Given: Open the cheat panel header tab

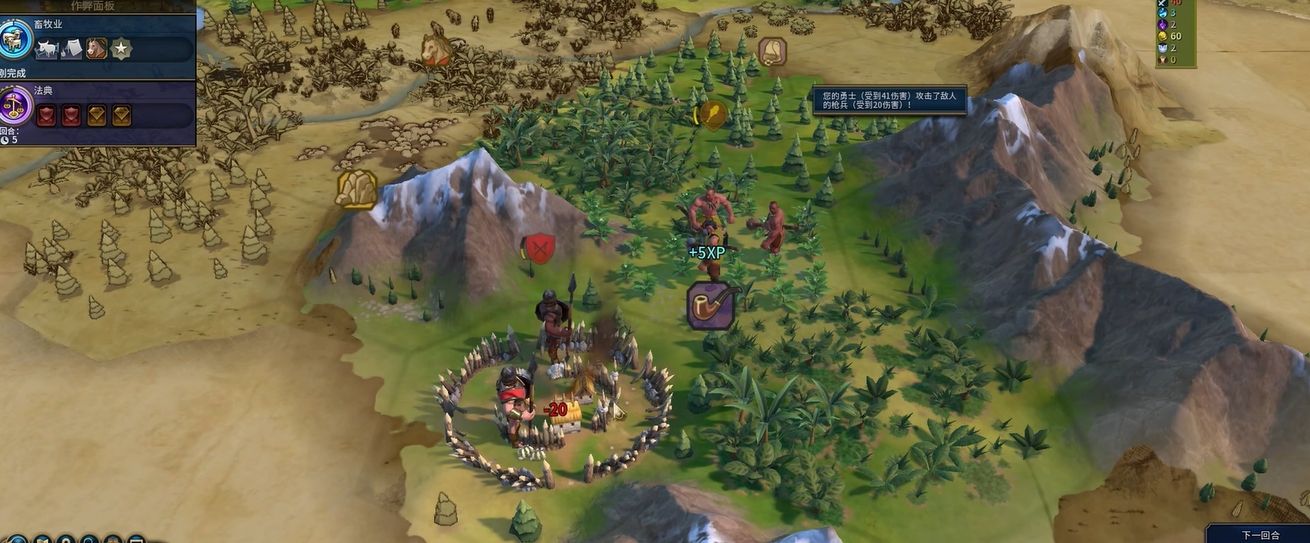Looking at the screenshot, I should pos(98,6).
